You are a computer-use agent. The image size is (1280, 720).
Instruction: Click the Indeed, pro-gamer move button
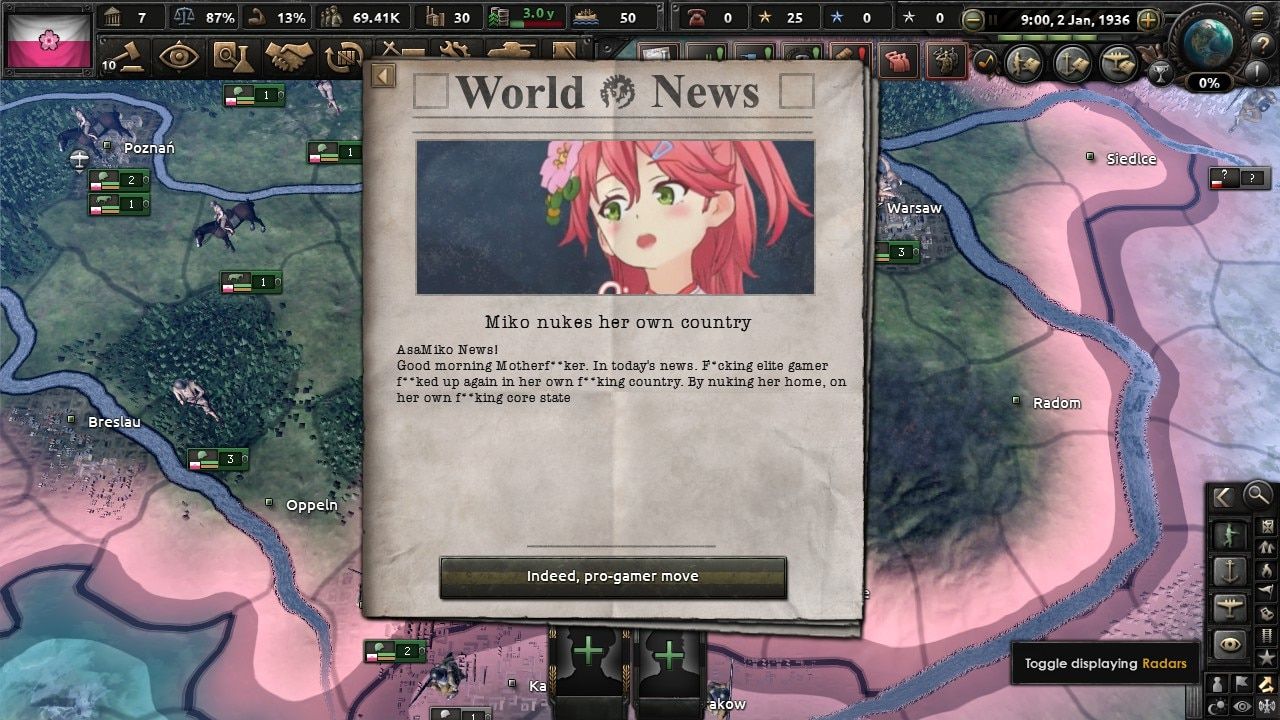pyautogui.click(x=613, y=576)
